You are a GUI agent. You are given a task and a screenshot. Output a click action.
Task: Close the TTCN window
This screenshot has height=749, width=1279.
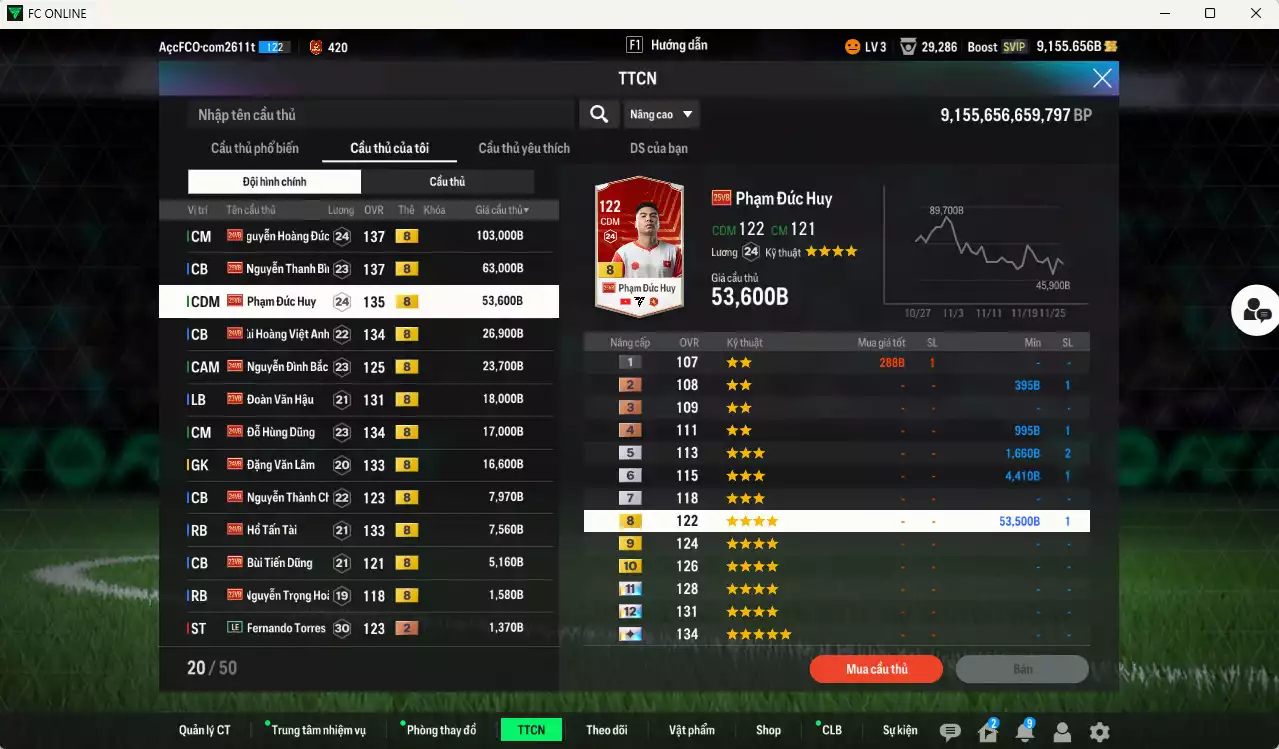point(1102,79)
